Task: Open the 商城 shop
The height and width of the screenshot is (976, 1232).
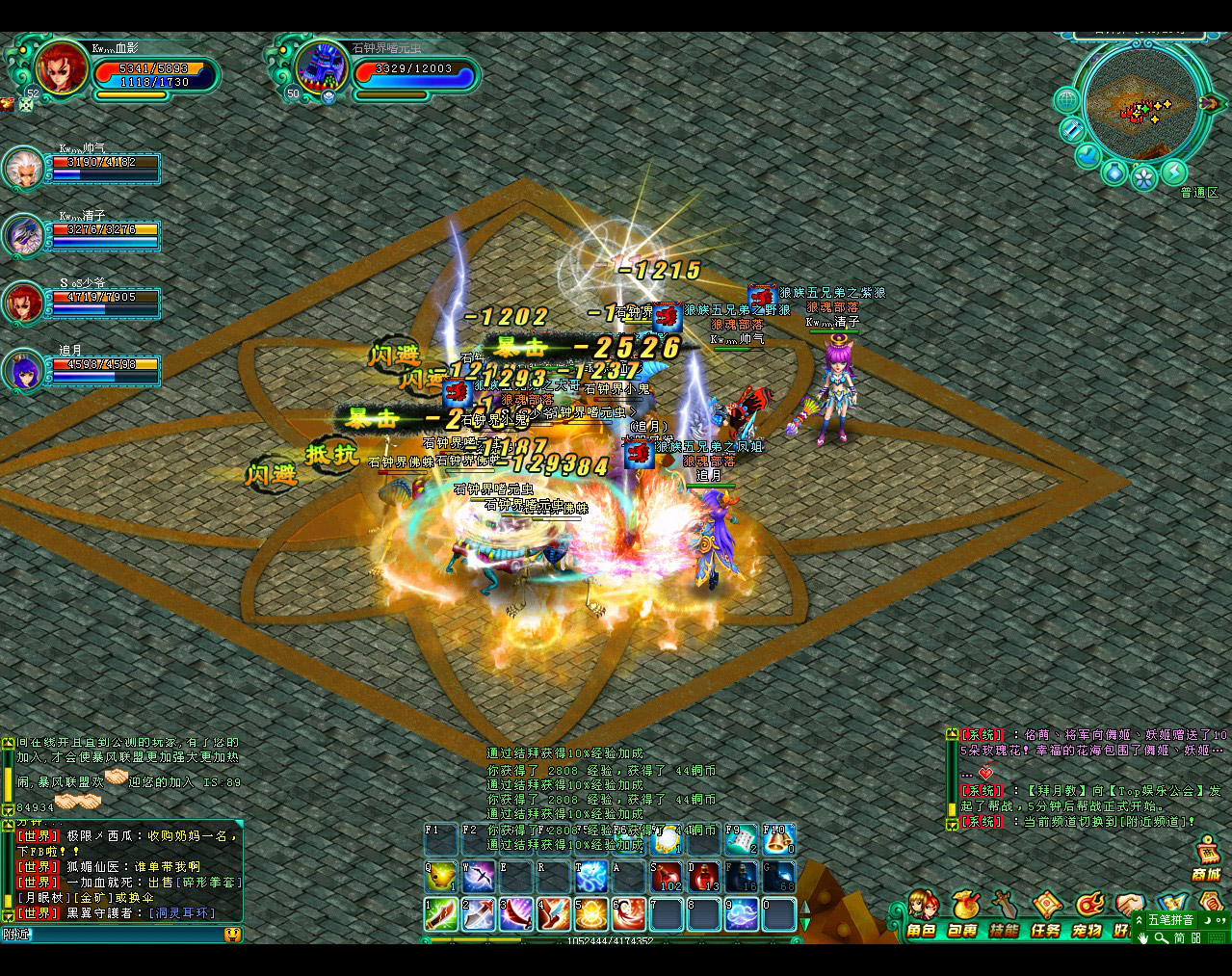Action: click(1206, 858)
